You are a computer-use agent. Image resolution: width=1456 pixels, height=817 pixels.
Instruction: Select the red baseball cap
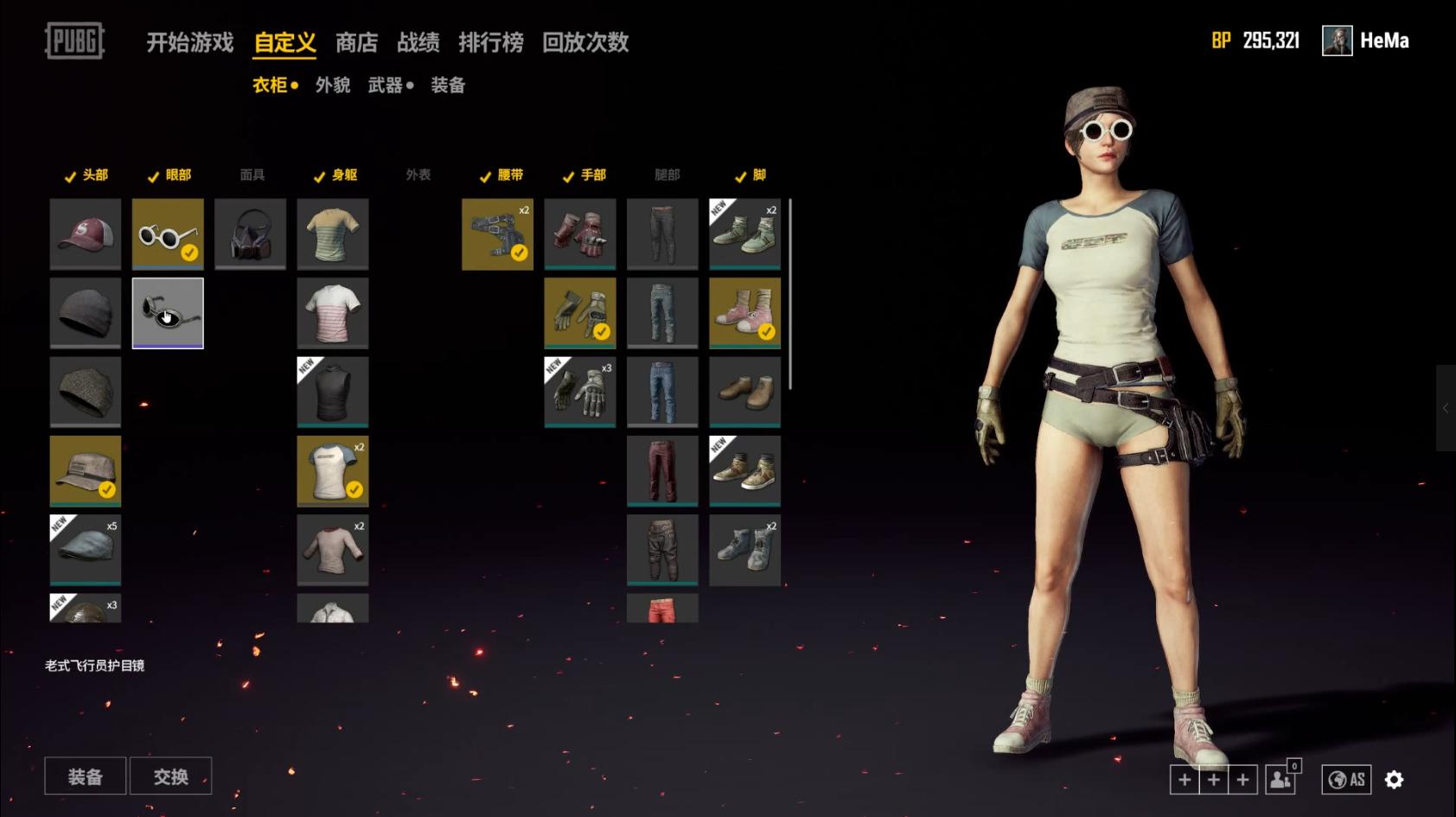pos(85,233)
